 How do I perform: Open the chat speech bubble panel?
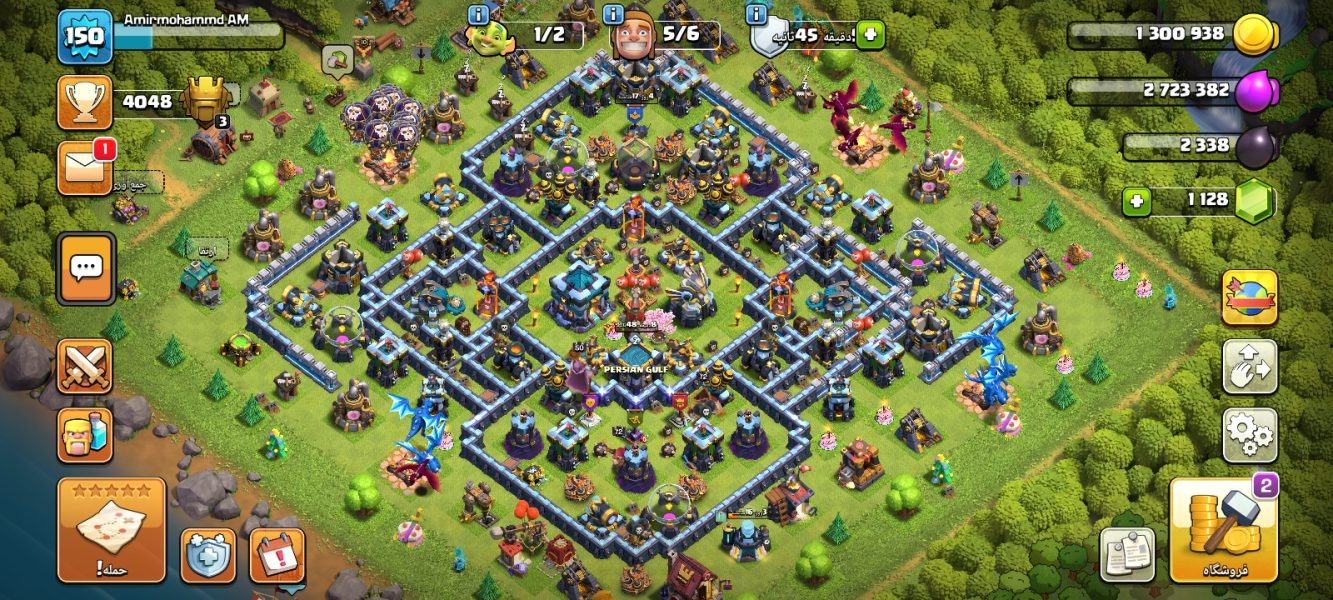[x=85, y=268]
